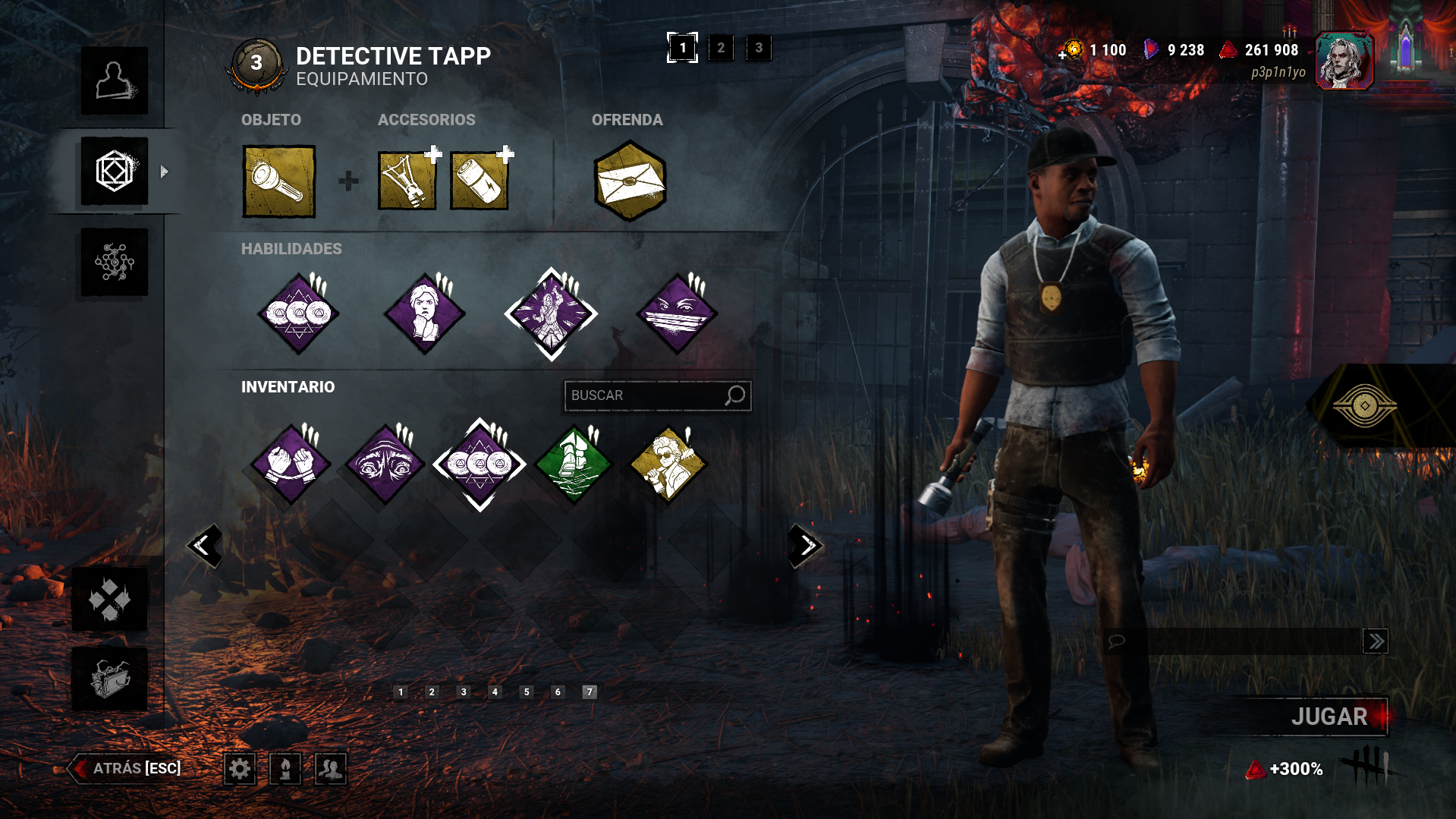Click the bulb filament add-on slot
The image size is (1456, 819).
tap(407, 181)
